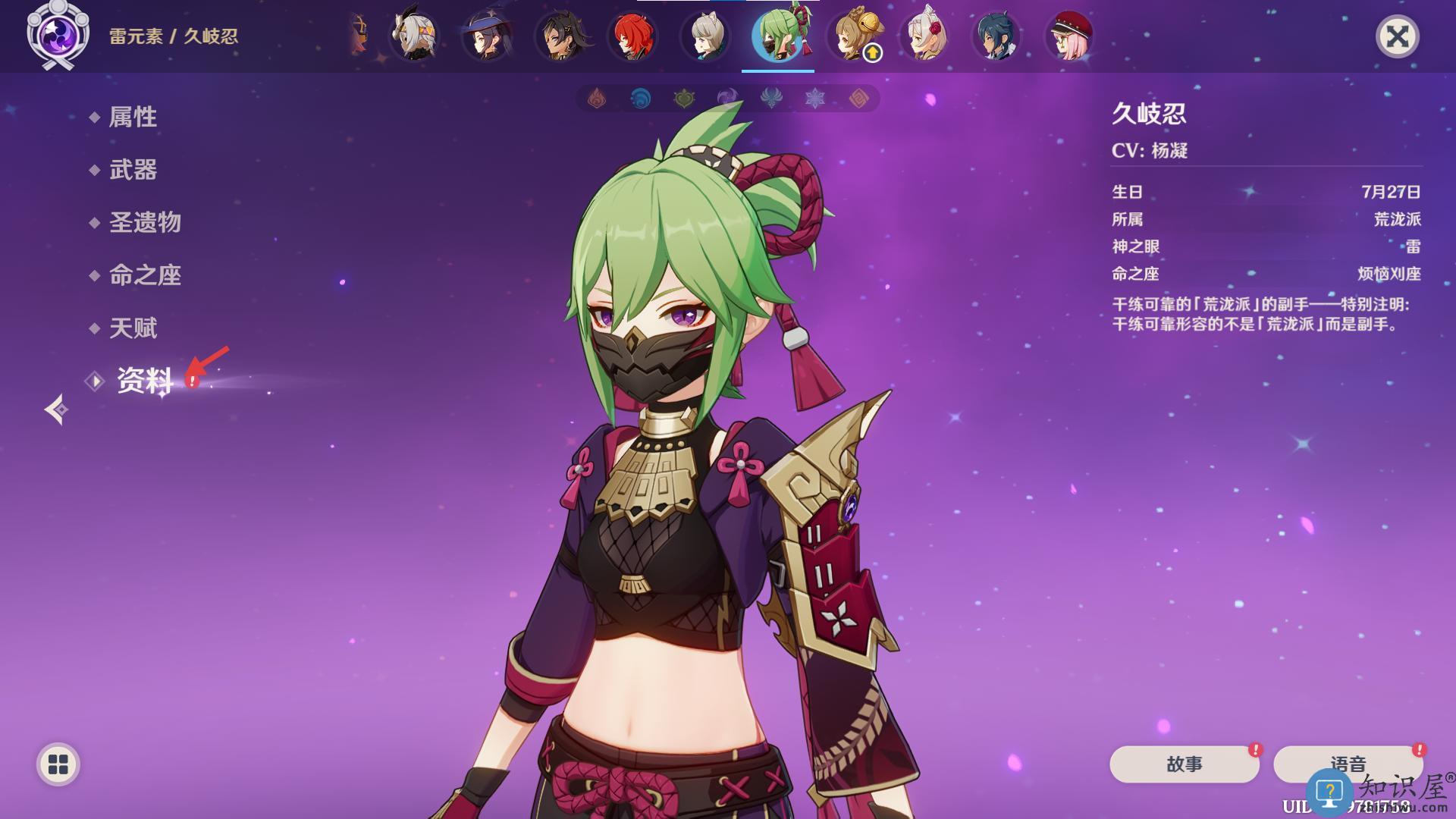
Task: Filter characters by the red Pyro element
Action: click(x=597, y=99)
